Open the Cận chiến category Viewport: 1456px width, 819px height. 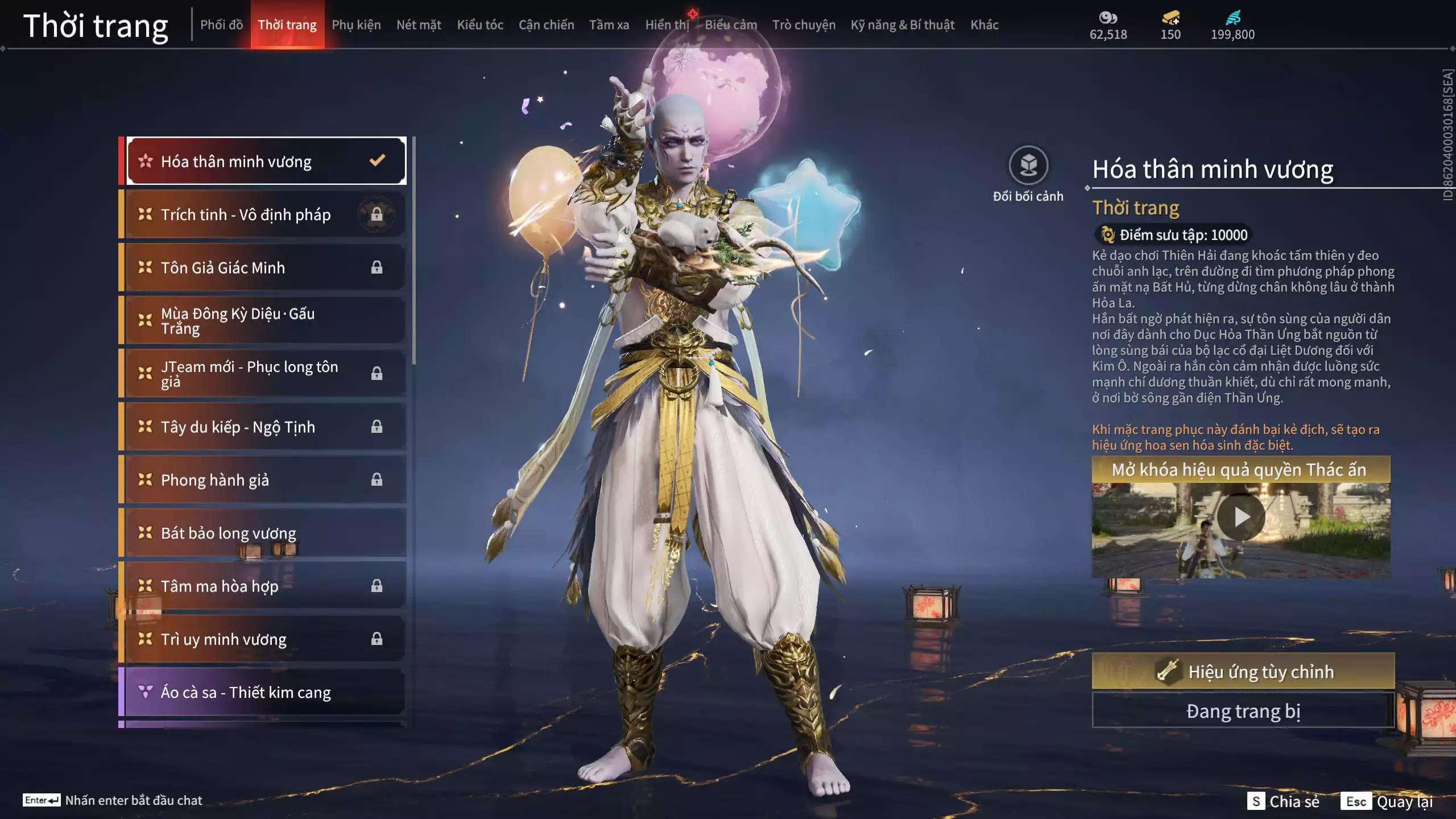point(546,25)
